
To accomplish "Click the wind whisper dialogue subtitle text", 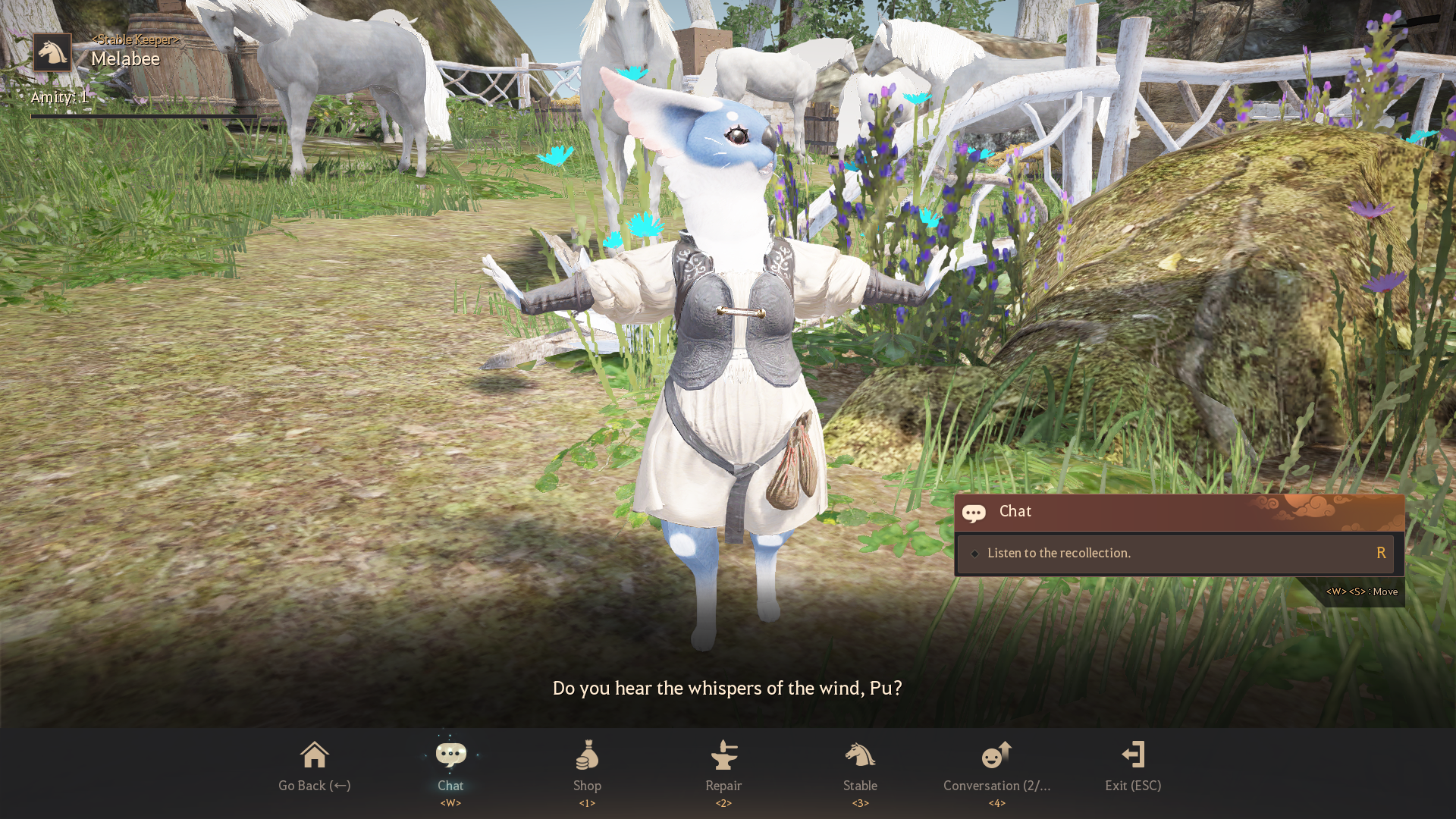I will [727, 689].
